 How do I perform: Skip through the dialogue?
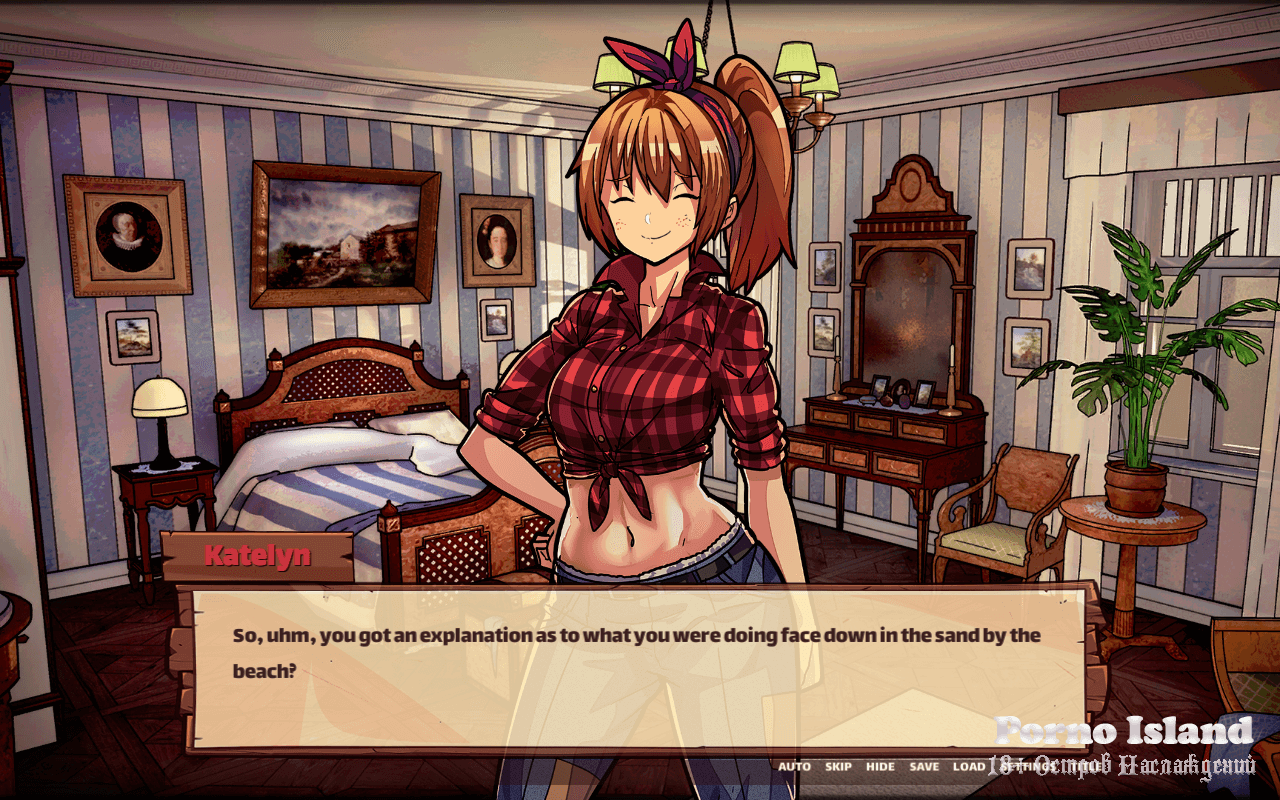coord(838,767)
